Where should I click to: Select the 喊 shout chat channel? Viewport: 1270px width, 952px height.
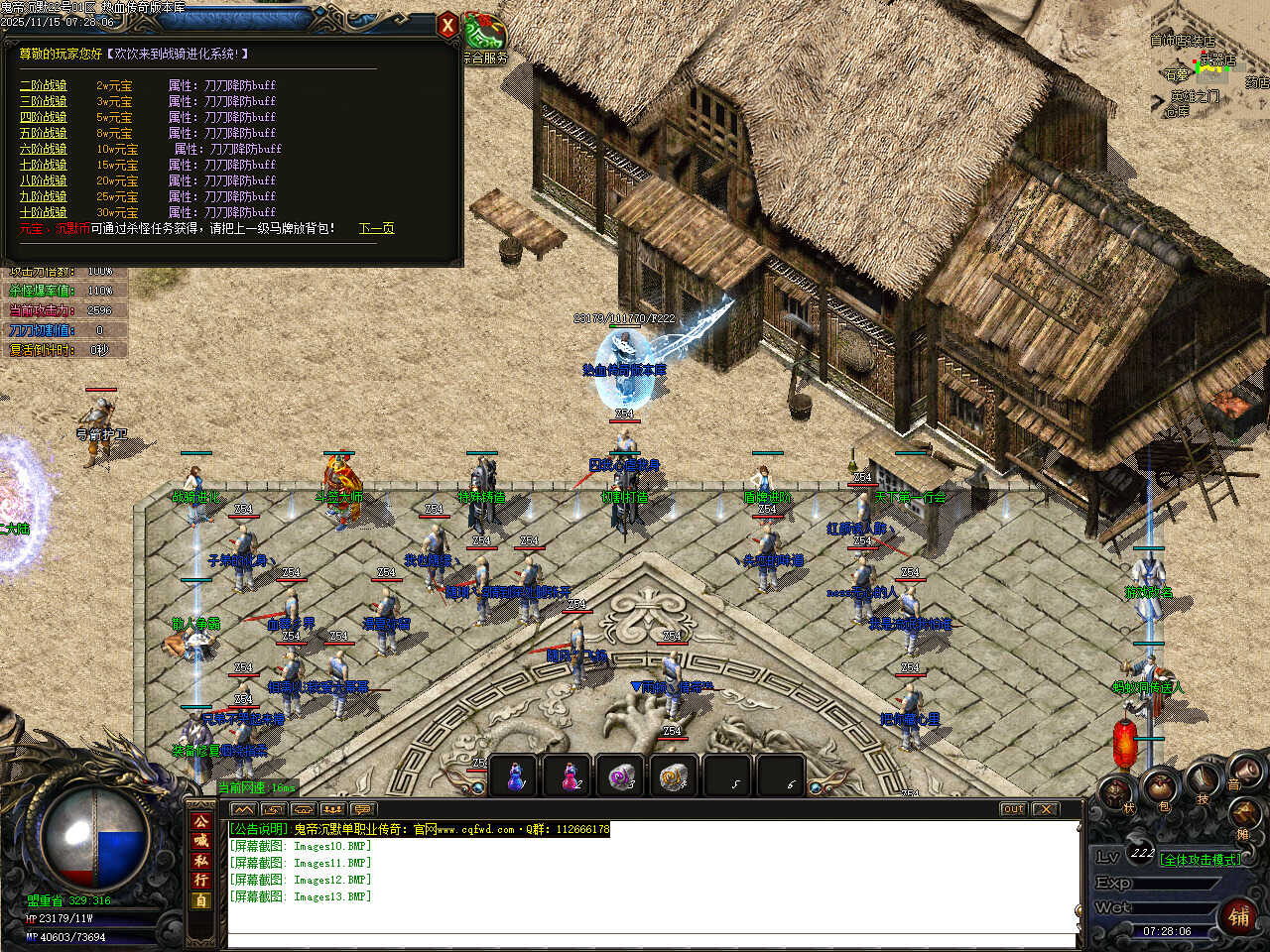tap(201, 841)
